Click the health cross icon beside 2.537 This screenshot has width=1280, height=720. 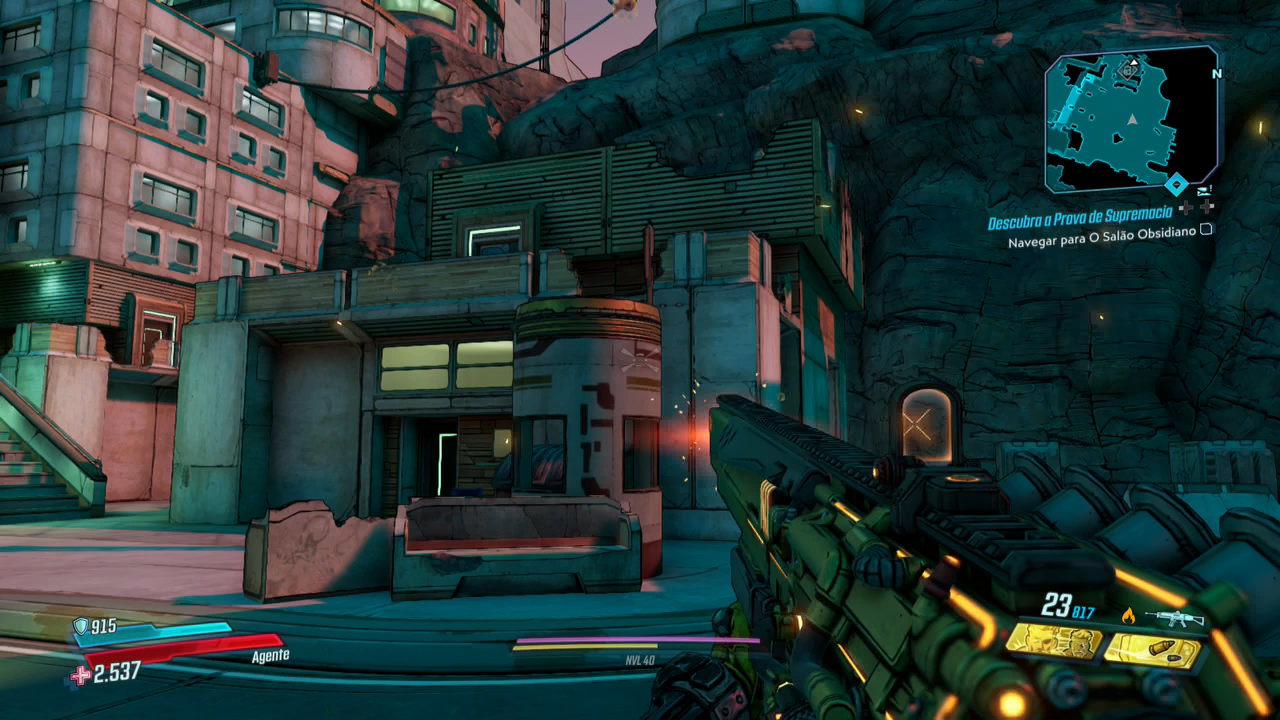80,676
